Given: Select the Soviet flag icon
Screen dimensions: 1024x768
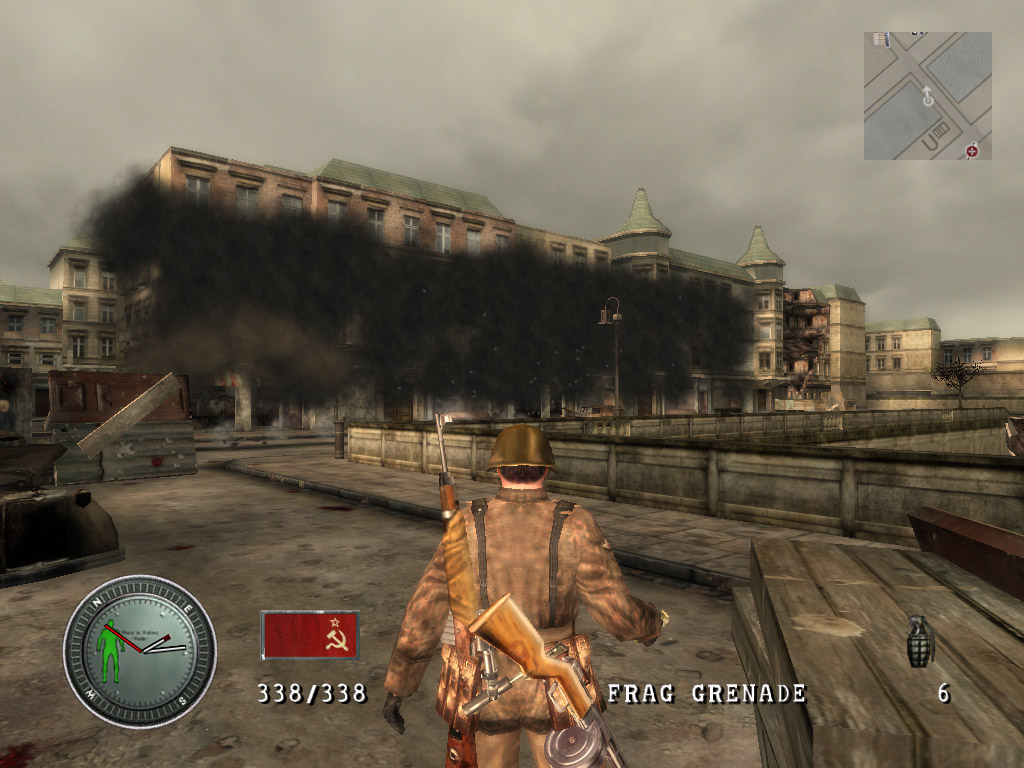Looking at the screenshot, I should 310,635.
